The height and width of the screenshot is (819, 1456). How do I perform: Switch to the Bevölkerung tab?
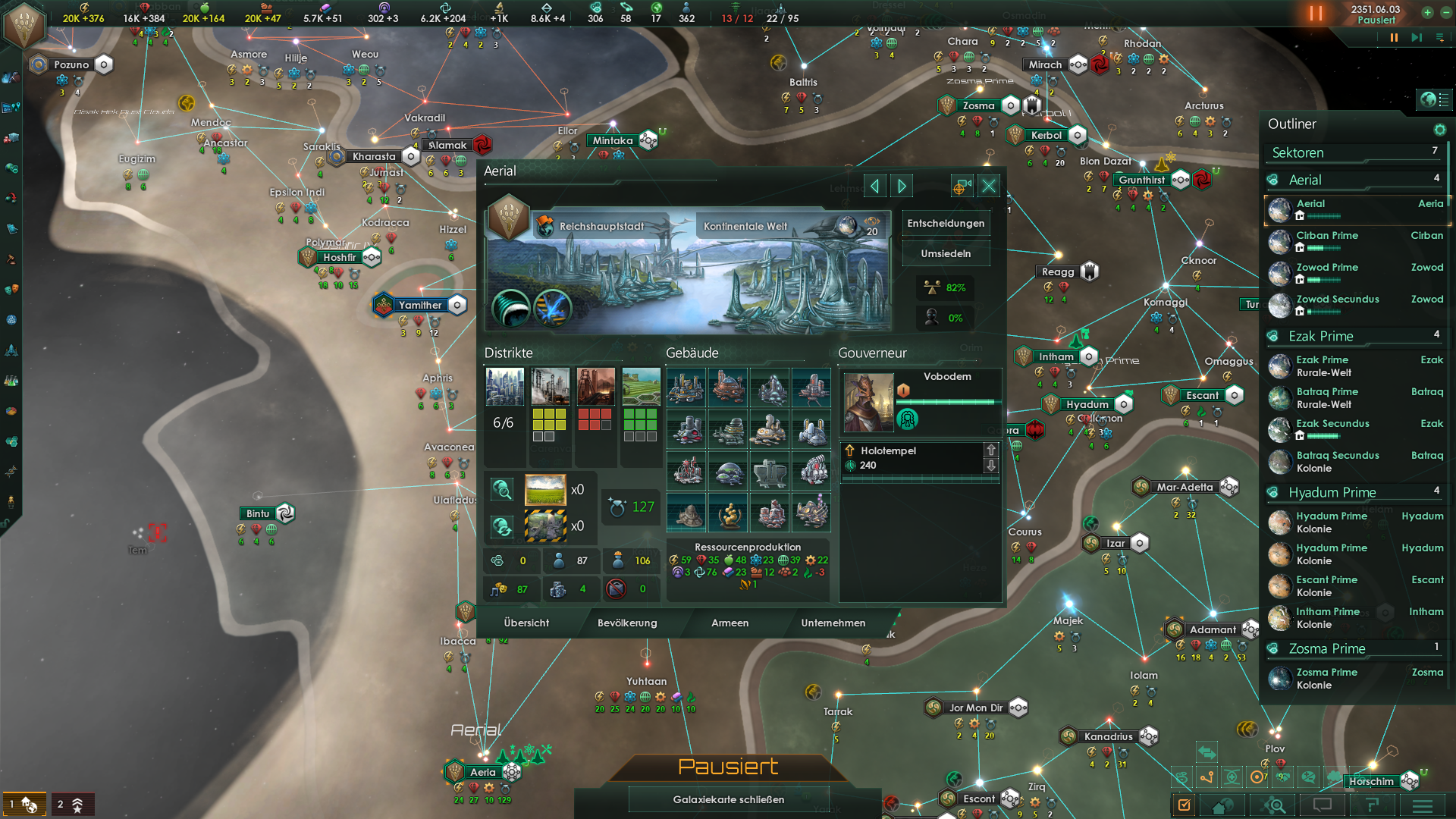tap(627, 623)
